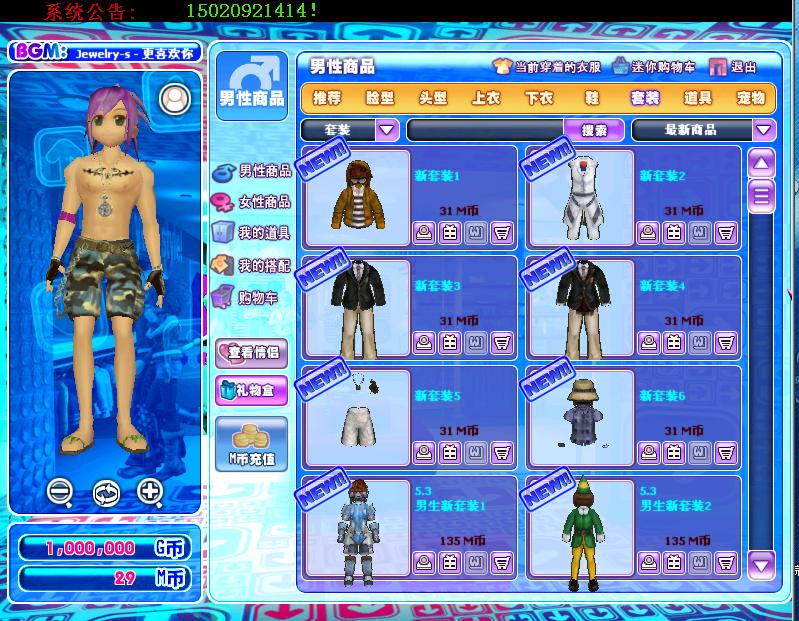The image size is (799, 621).
Task: Switch to the 推荐 category tab
Action: pyautogui.click(x=327, y=98)
